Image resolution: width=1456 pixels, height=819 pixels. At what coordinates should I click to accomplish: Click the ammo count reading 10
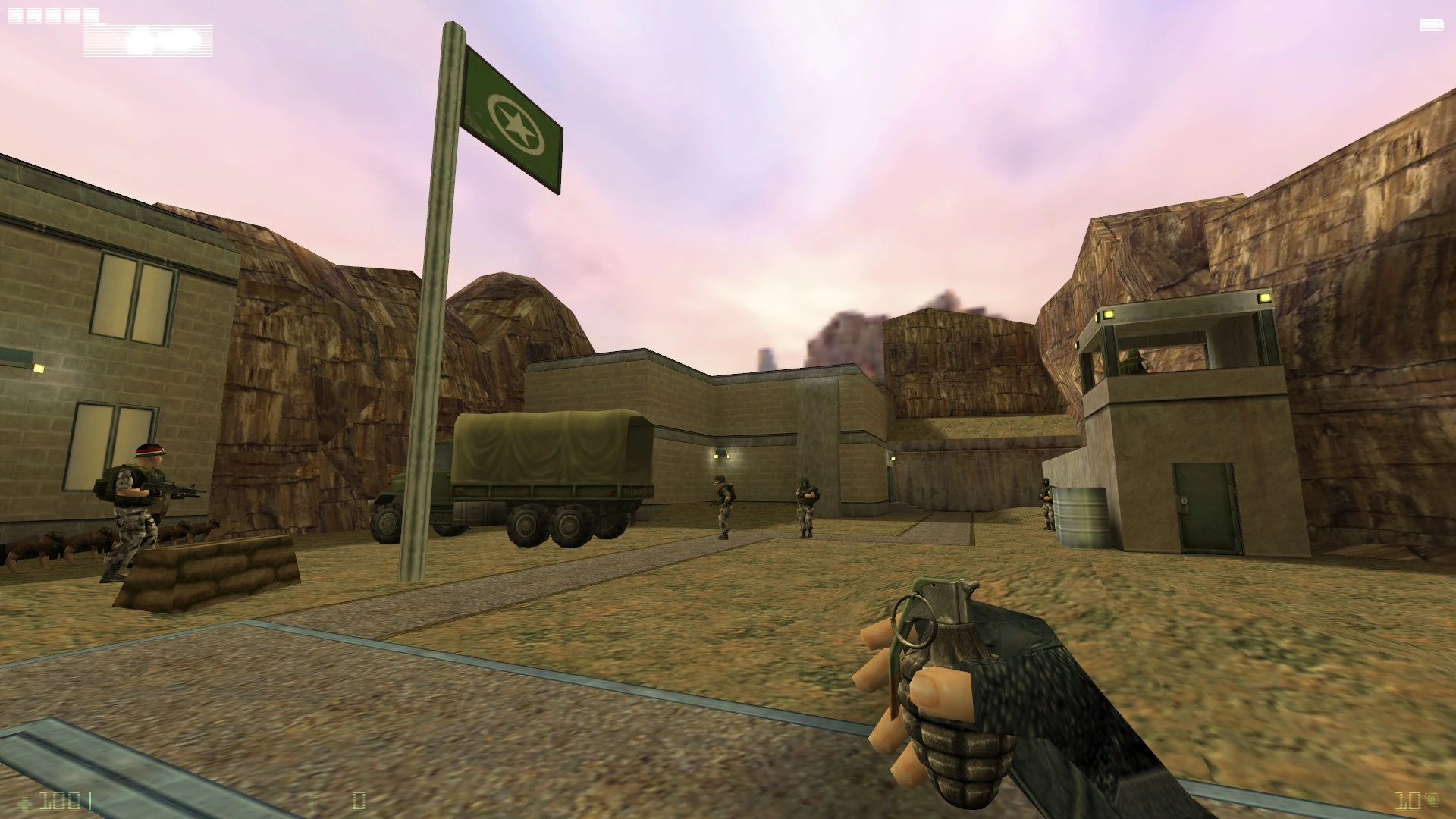(x=1407, y=801)
